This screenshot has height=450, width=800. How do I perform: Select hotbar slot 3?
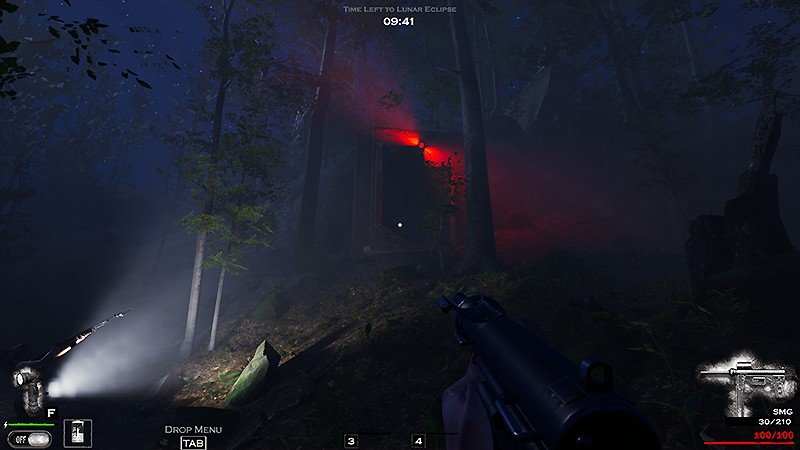[351, 441]
